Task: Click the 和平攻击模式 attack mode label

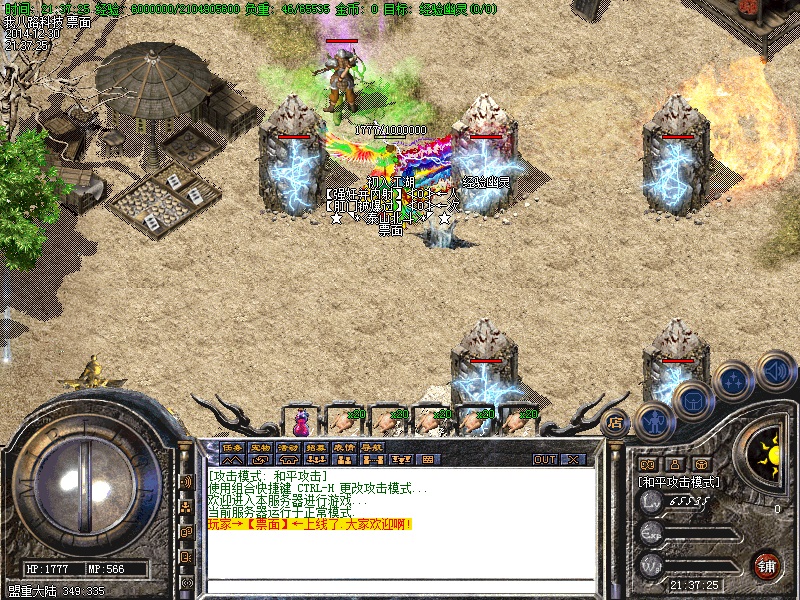Action: [x=680, y=481]
